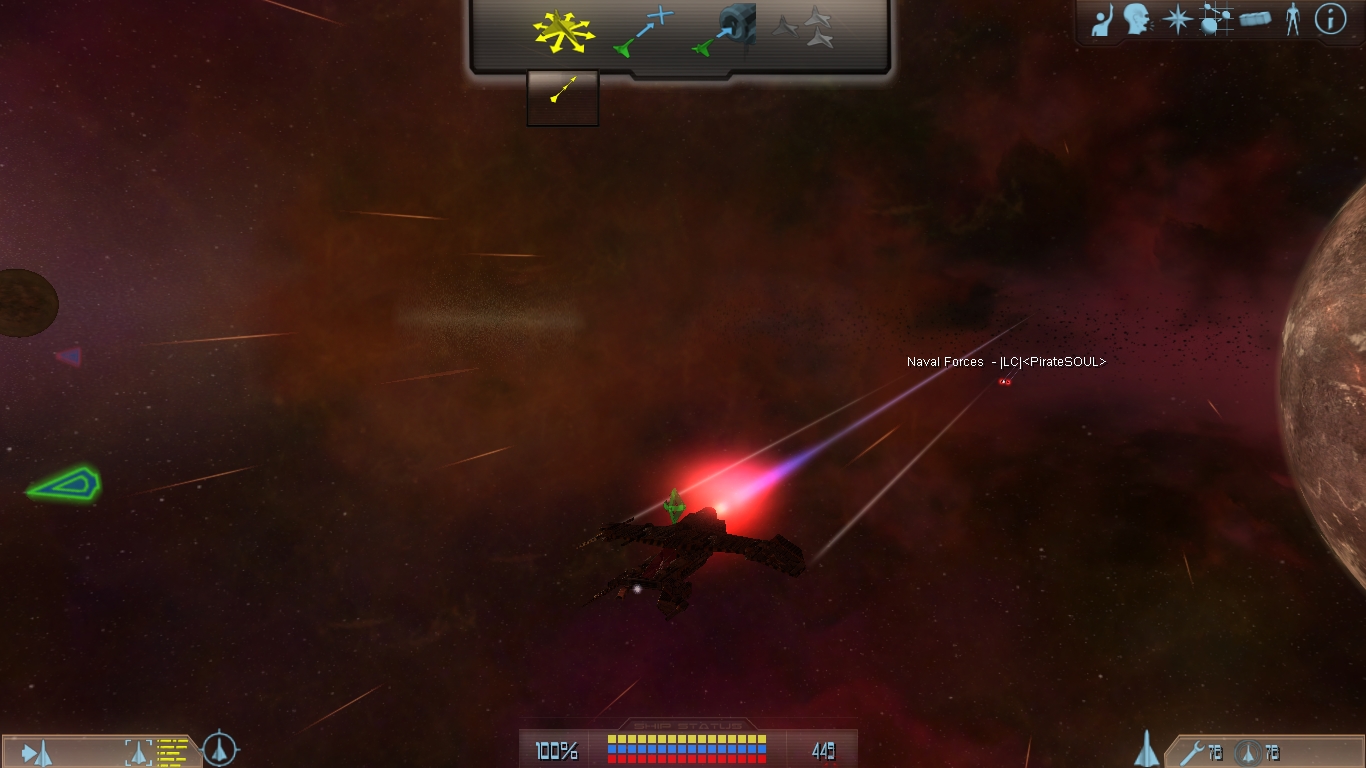Open the eight-pointed star navigation icon
The image size is (1366, 768).
pos(1177,20)
